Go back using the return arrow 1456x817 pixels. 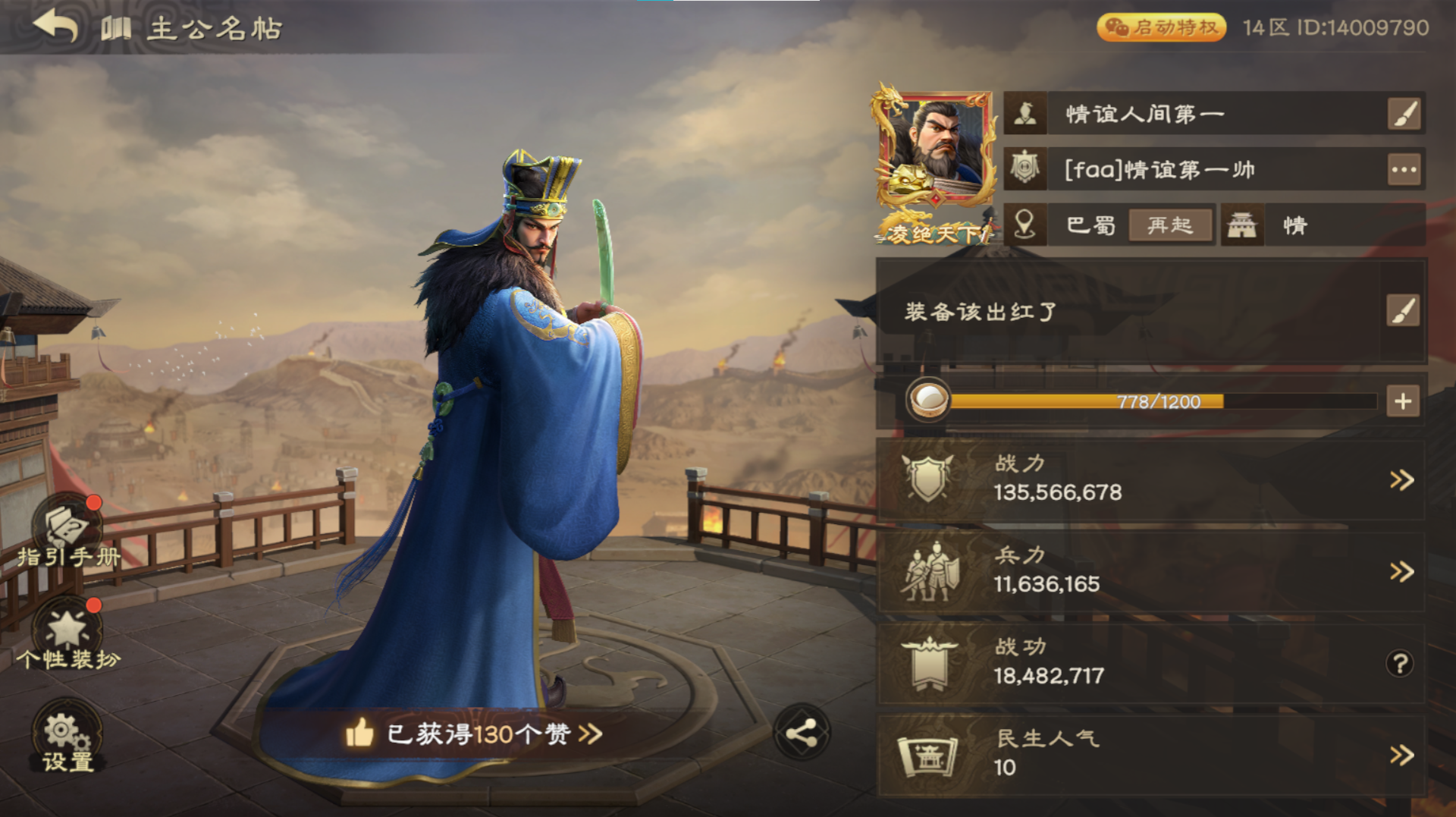[56, 27]
